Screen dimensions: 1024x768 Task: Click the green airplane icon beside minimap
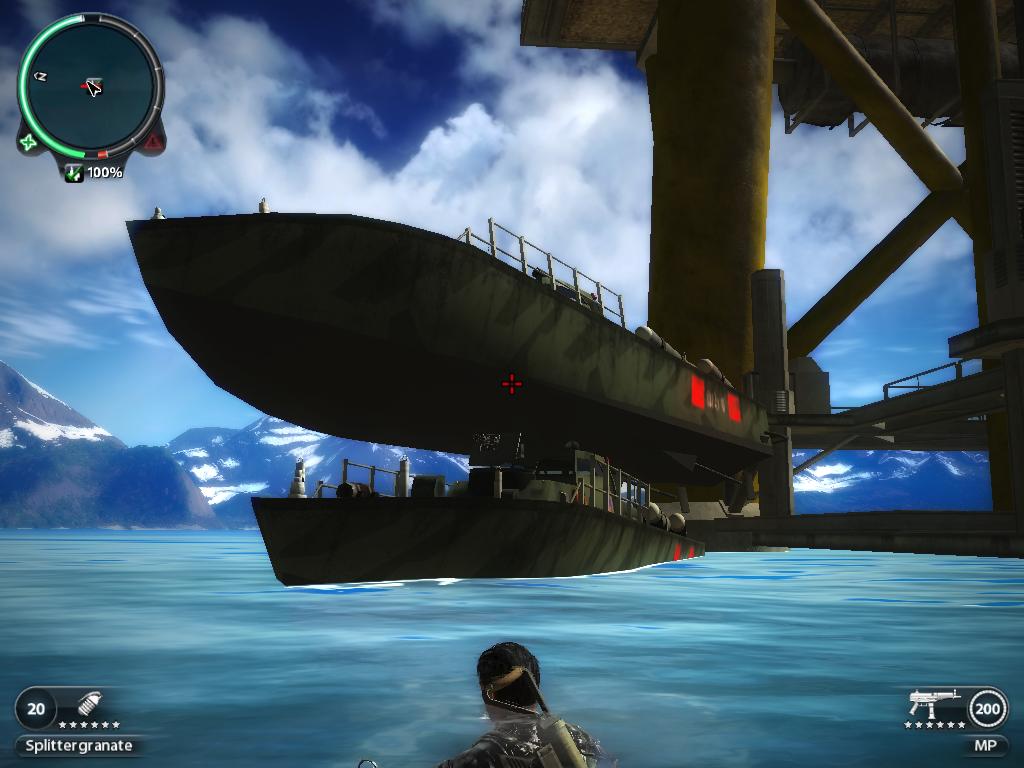29,142
